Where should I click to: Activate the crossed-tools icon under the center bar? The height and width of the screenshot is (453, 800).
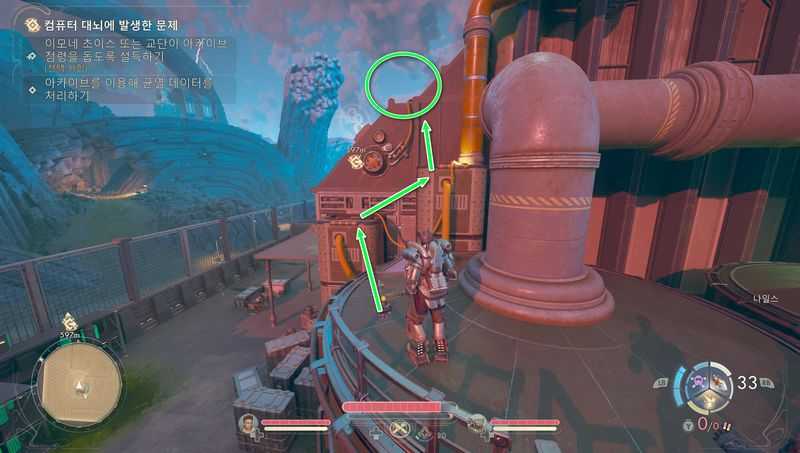pos(402,431)
